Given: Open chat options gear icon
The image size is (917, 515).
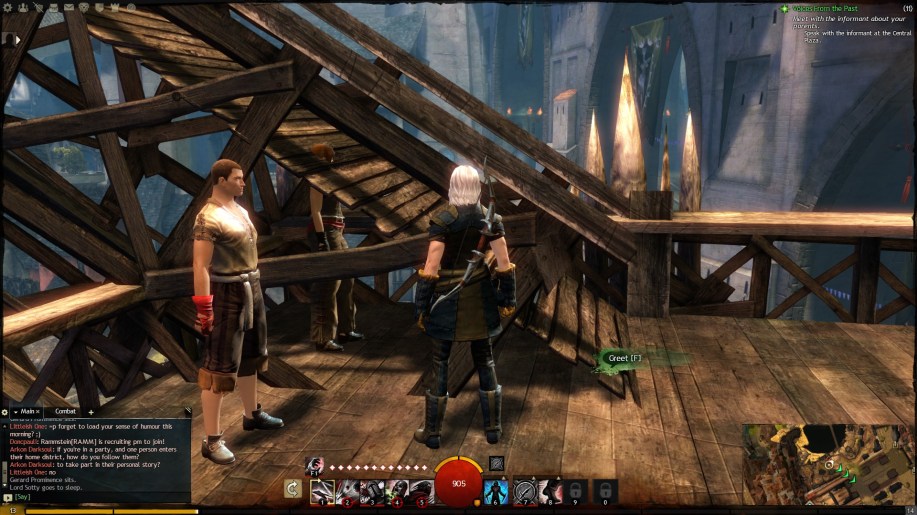Looking at the screenshot, I should 5,411.
